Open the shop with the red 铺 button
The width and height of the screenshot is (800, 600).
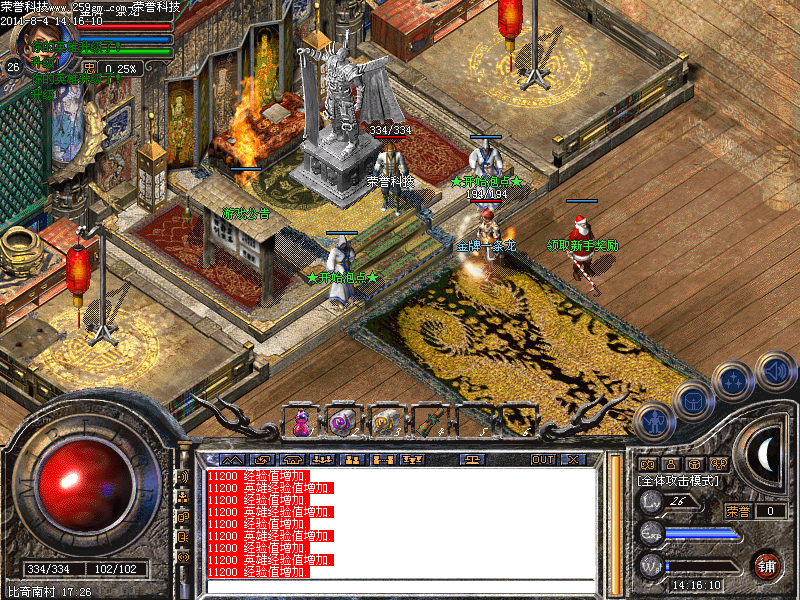click(768, 566)
